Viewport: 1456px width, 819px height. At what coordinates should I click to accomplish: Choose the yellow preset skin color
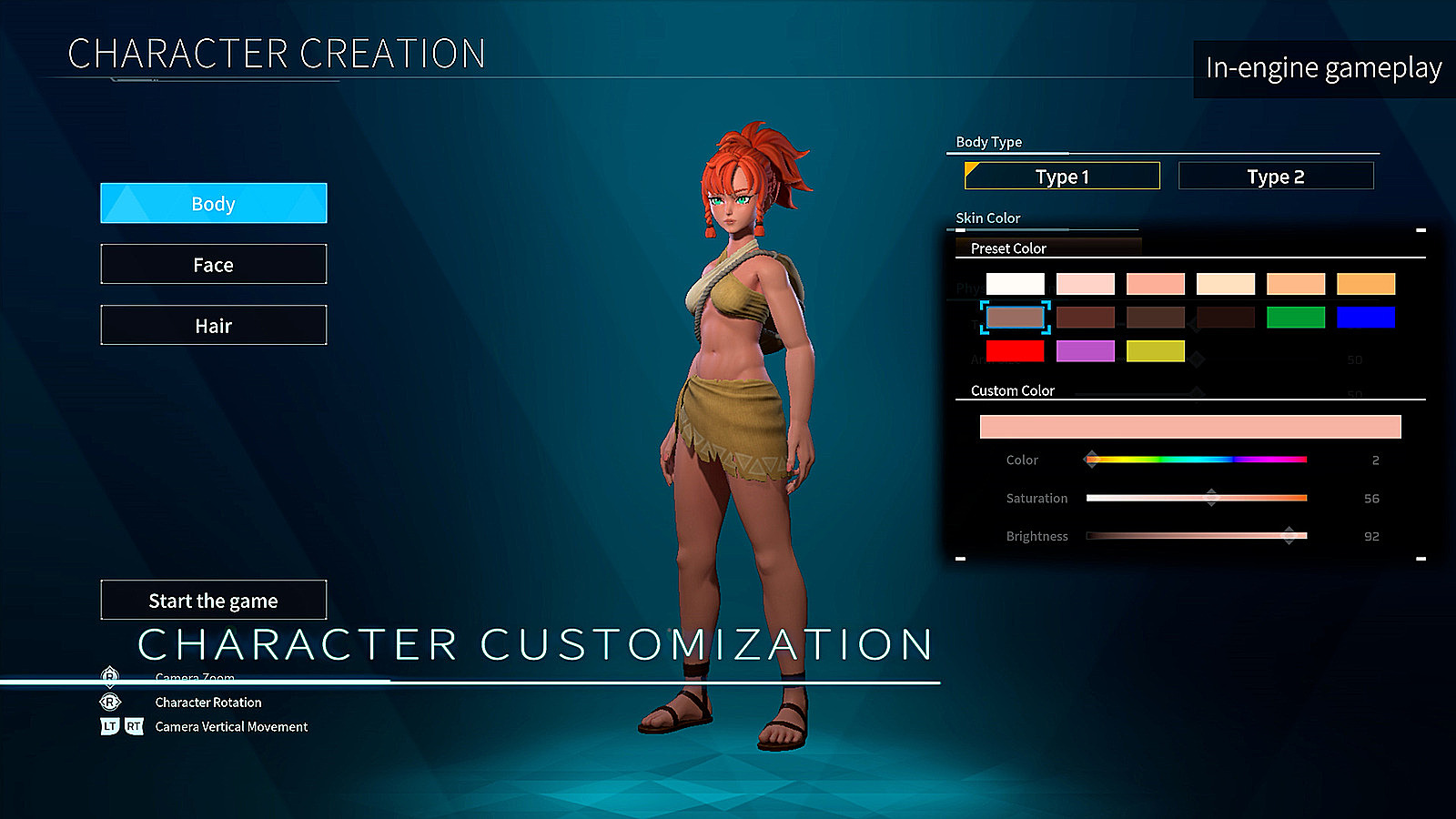point(1155,350)
